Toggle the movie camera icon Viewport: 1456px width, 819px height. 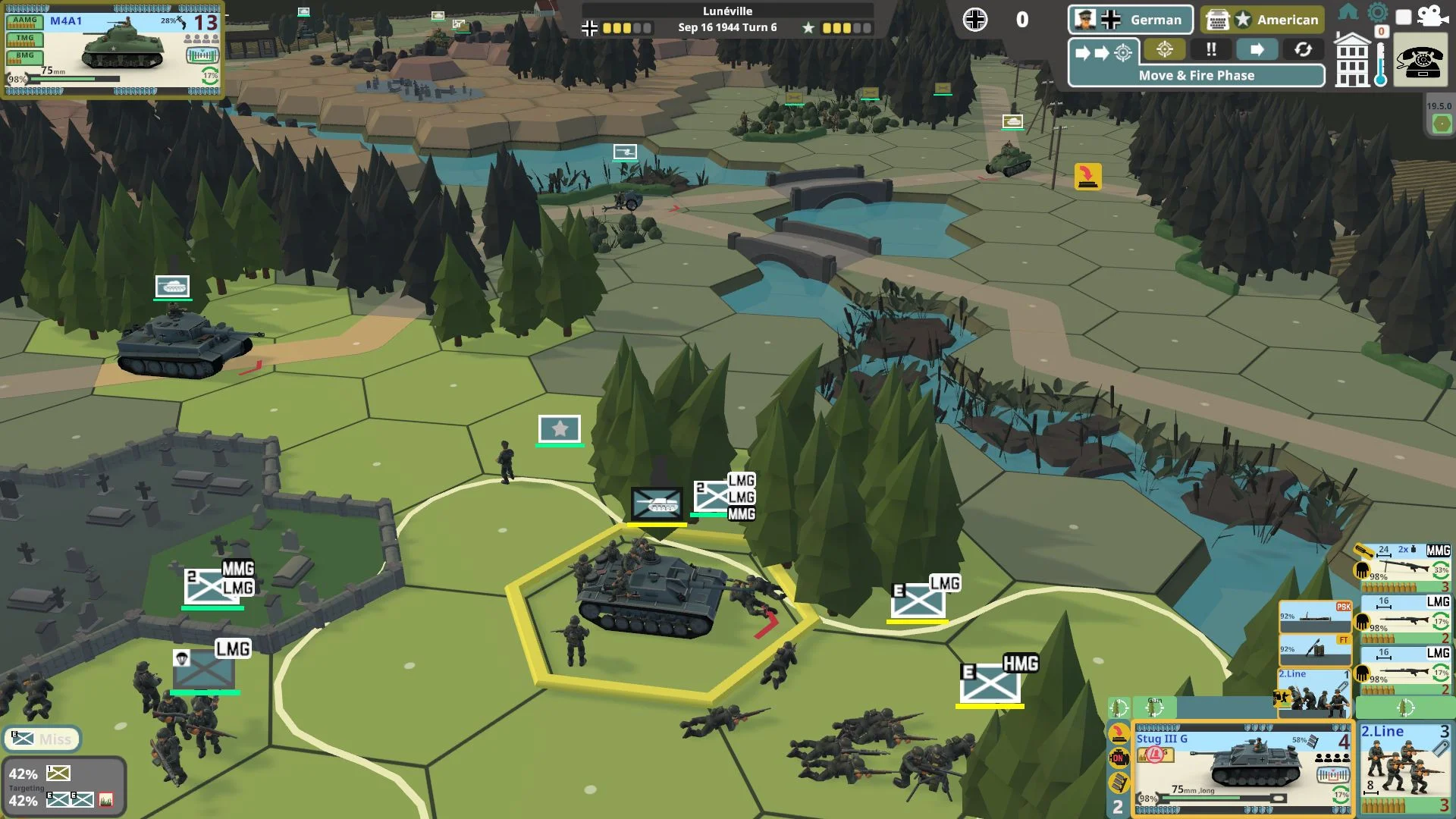point(1431,15)
